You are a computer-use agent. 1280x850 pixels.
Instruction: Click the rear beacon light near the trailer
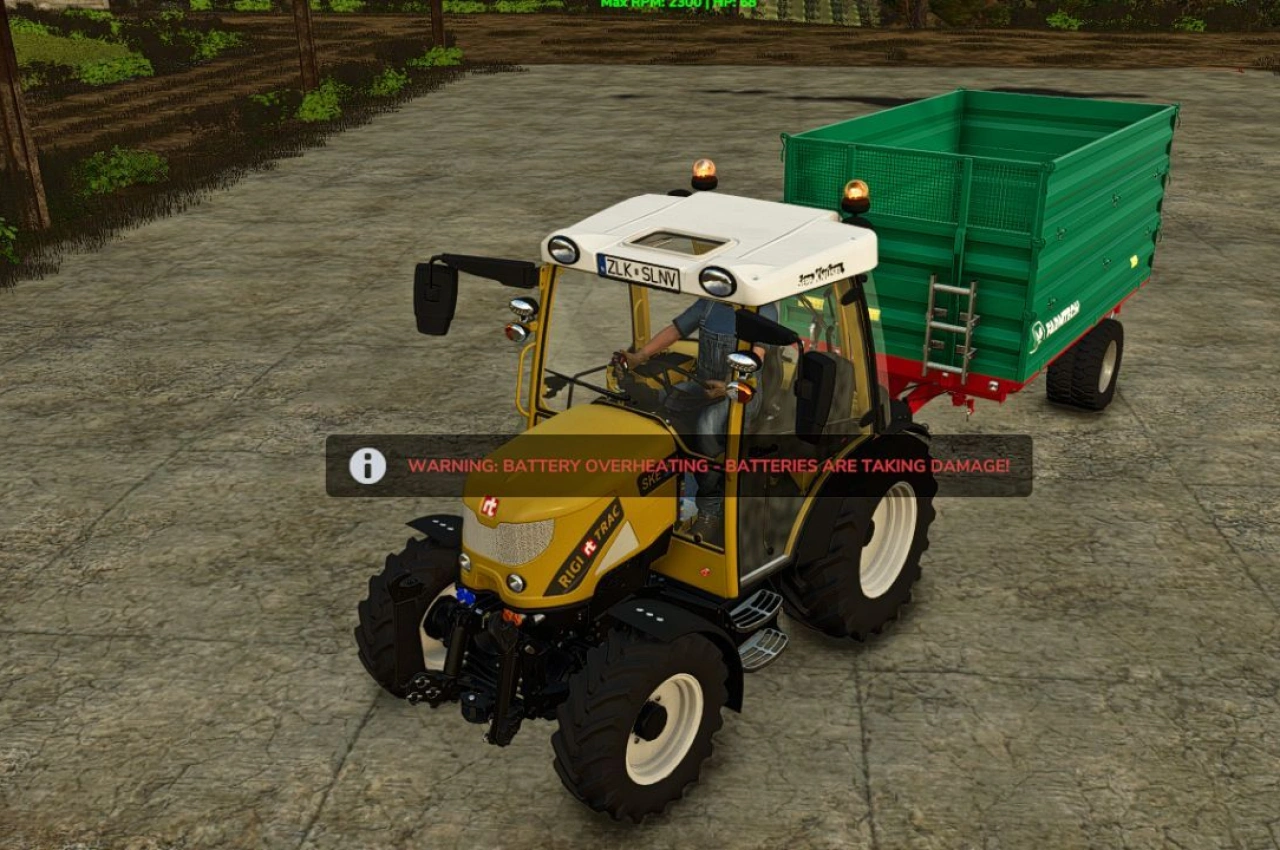[855, 188]
